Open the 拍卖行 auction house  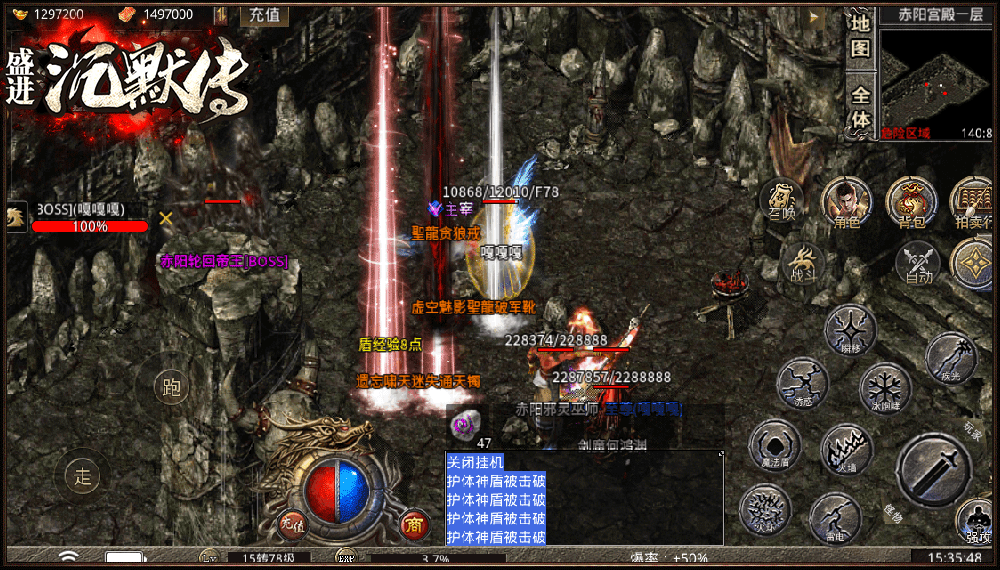tap(972, 203)
